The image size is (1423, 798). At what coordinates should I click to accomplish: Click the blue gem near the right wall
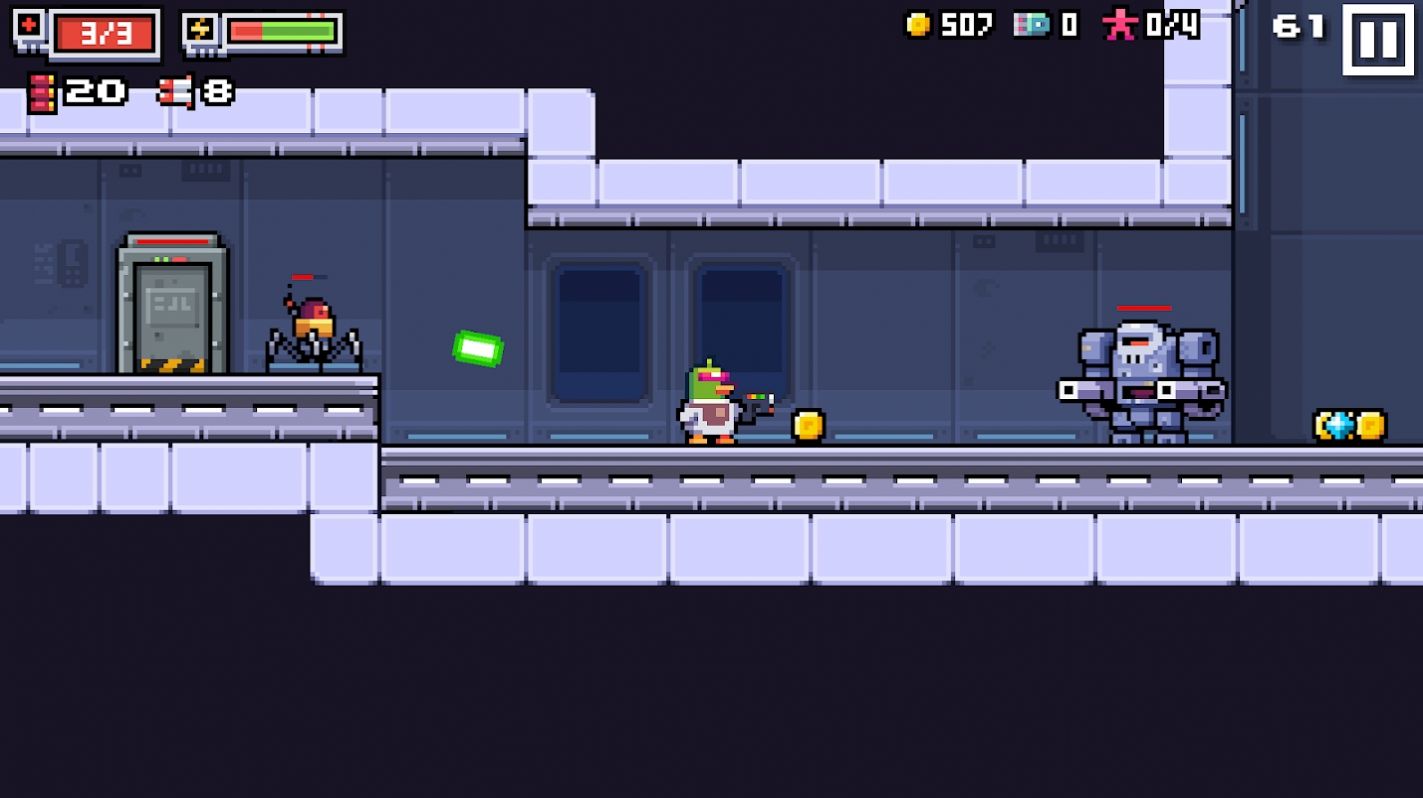click(1337, 424)
